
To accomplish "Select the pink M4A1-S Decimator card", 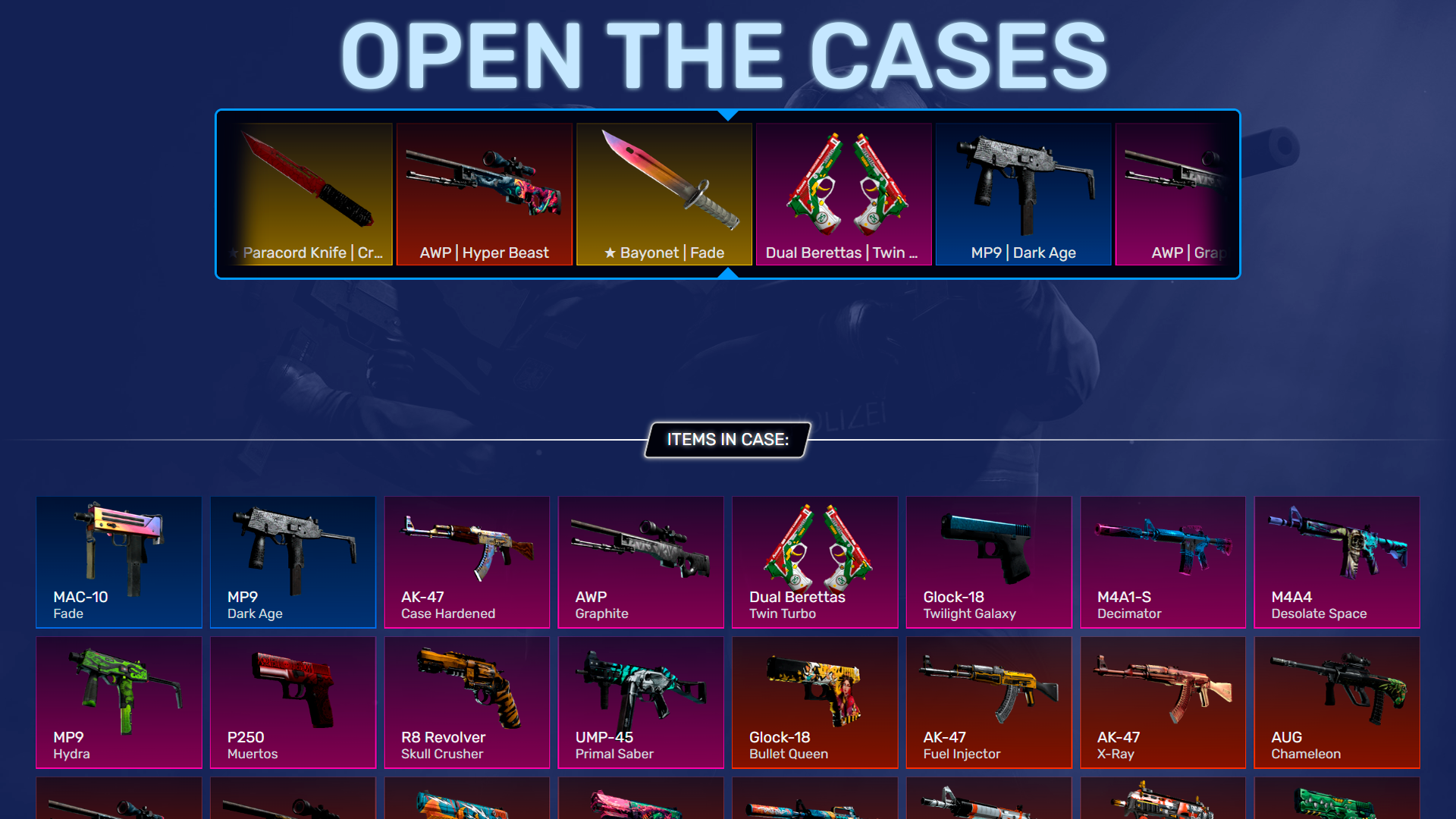I will 1163,561.
